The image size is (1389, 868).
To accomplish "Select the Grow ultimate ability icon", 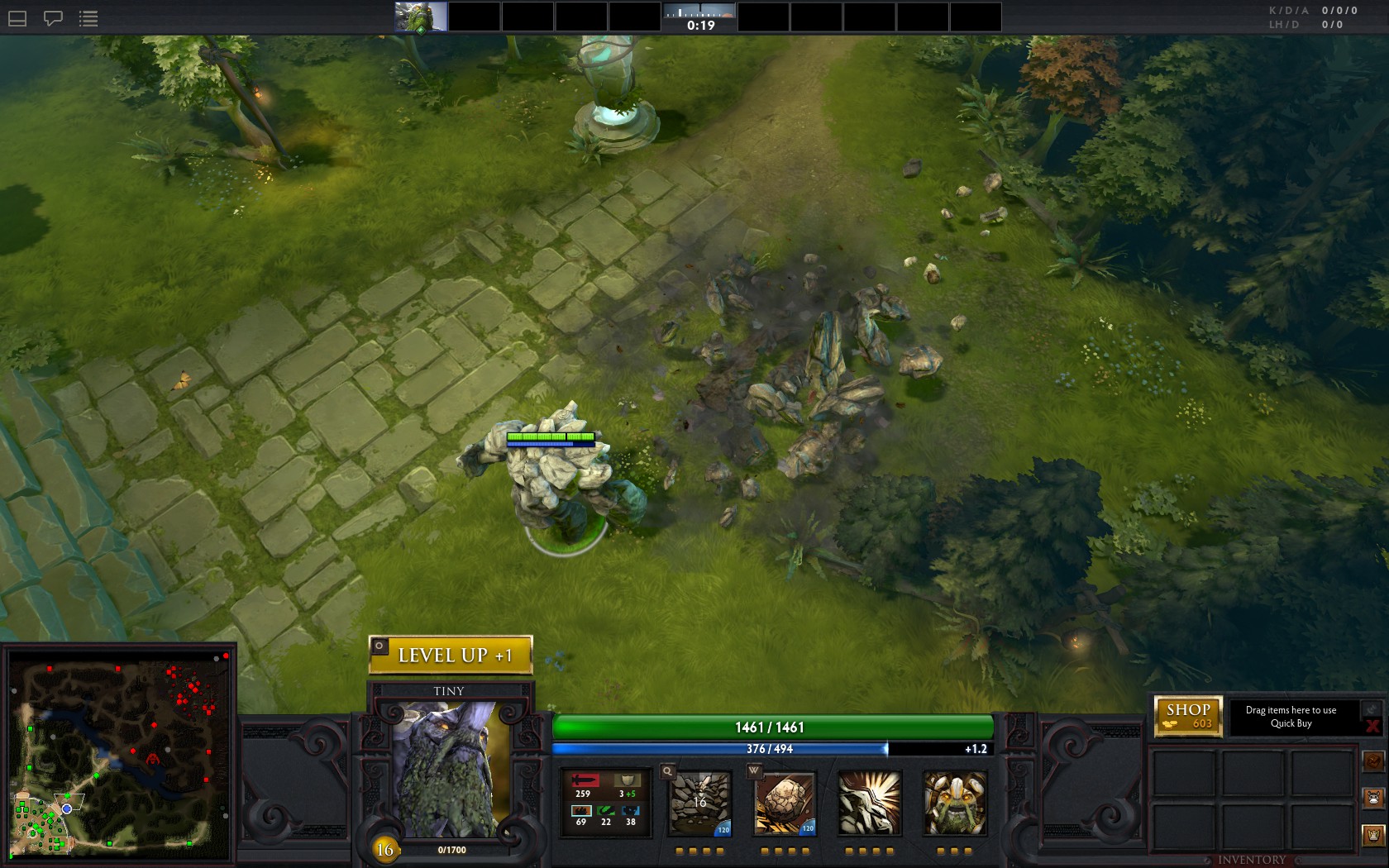I will tap(954, 804).
